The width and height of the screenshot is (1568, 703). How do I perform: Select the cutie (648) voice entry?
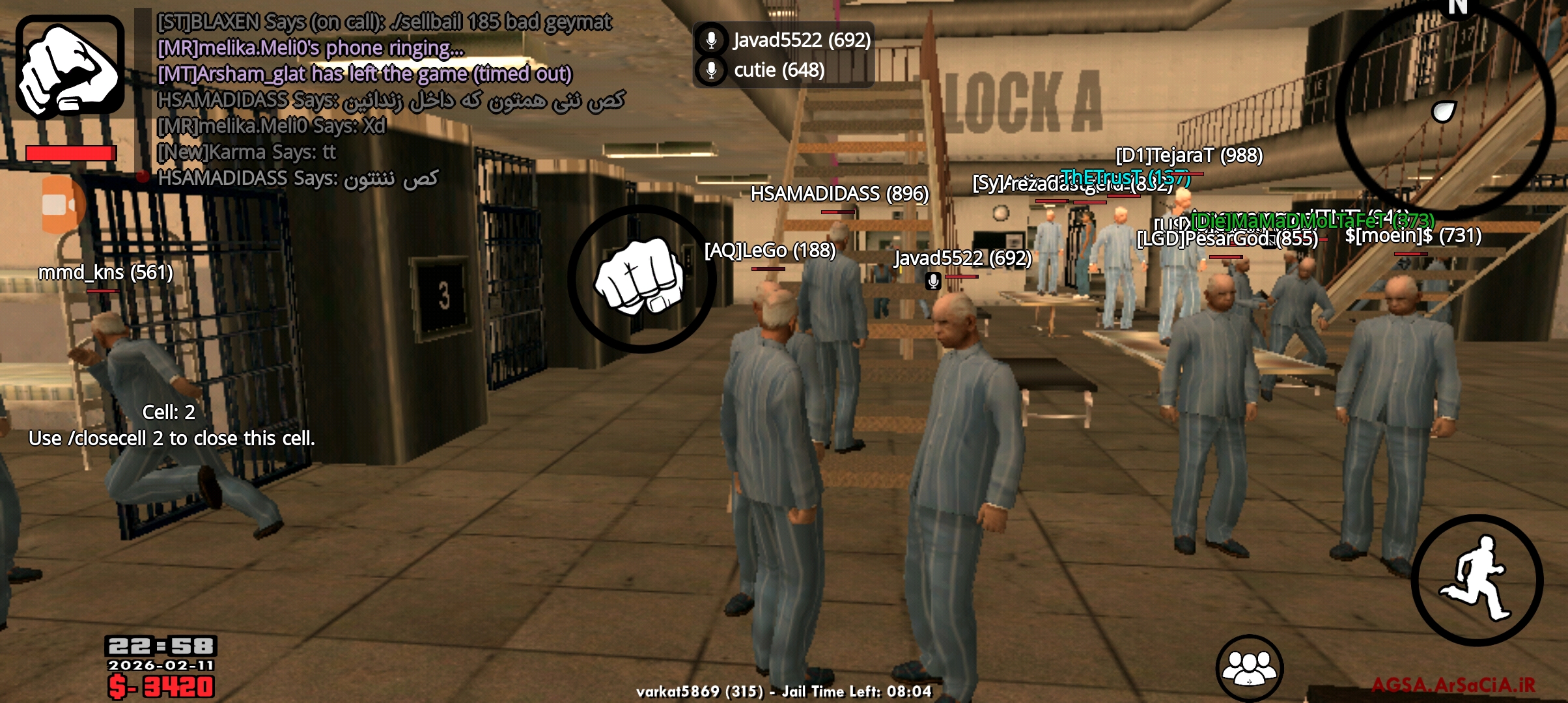point(778,70)
